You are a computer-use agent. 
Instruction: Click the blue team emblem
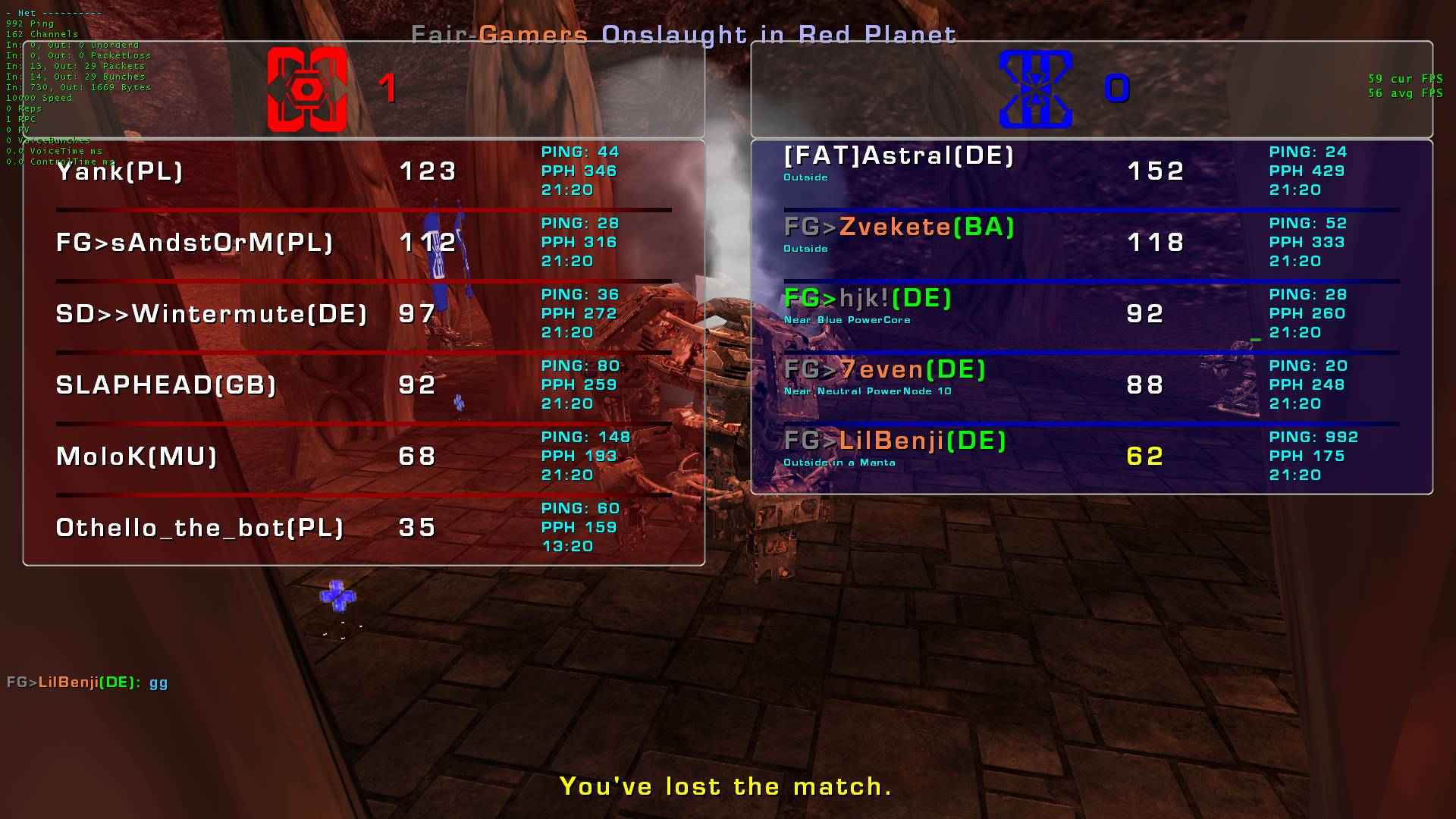coord(1035,89)
